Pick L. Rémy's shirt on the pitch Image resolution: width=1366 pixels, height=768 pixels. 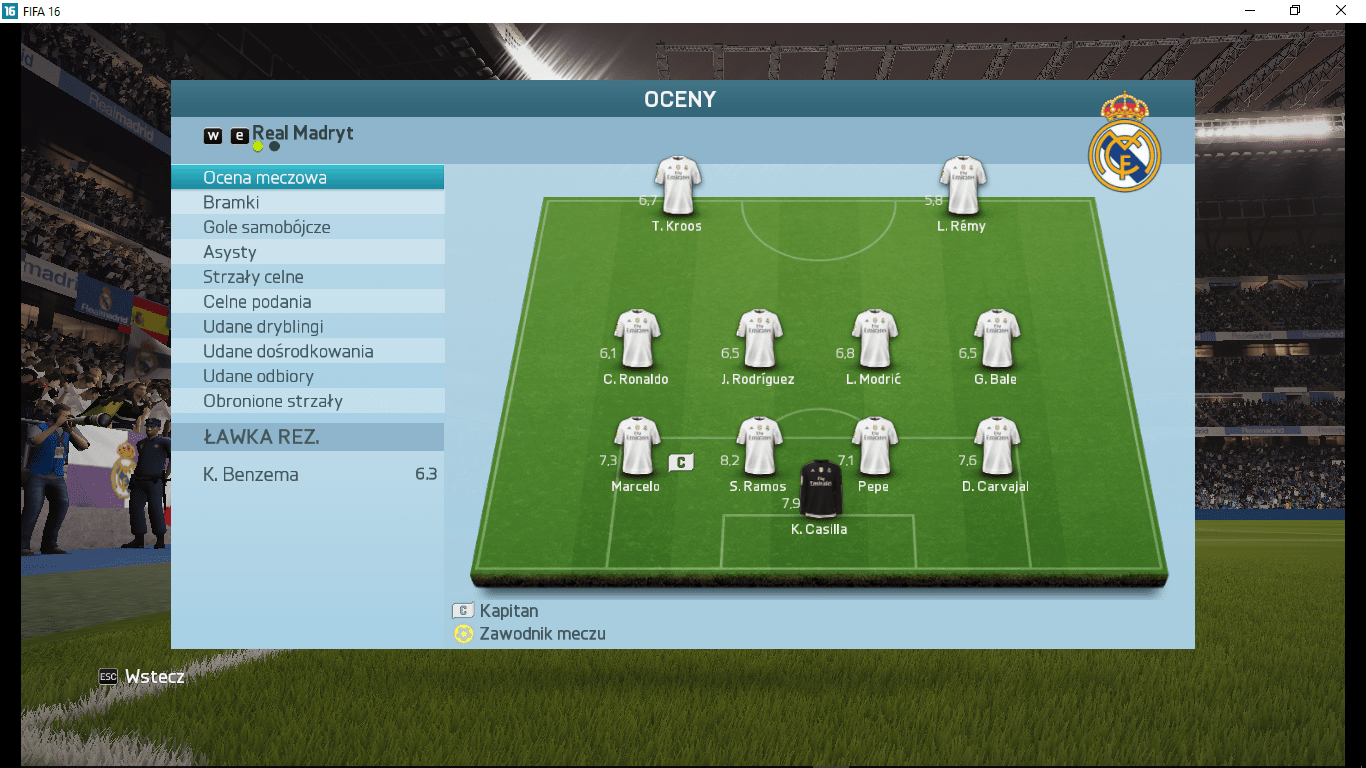tap(962, 186)
